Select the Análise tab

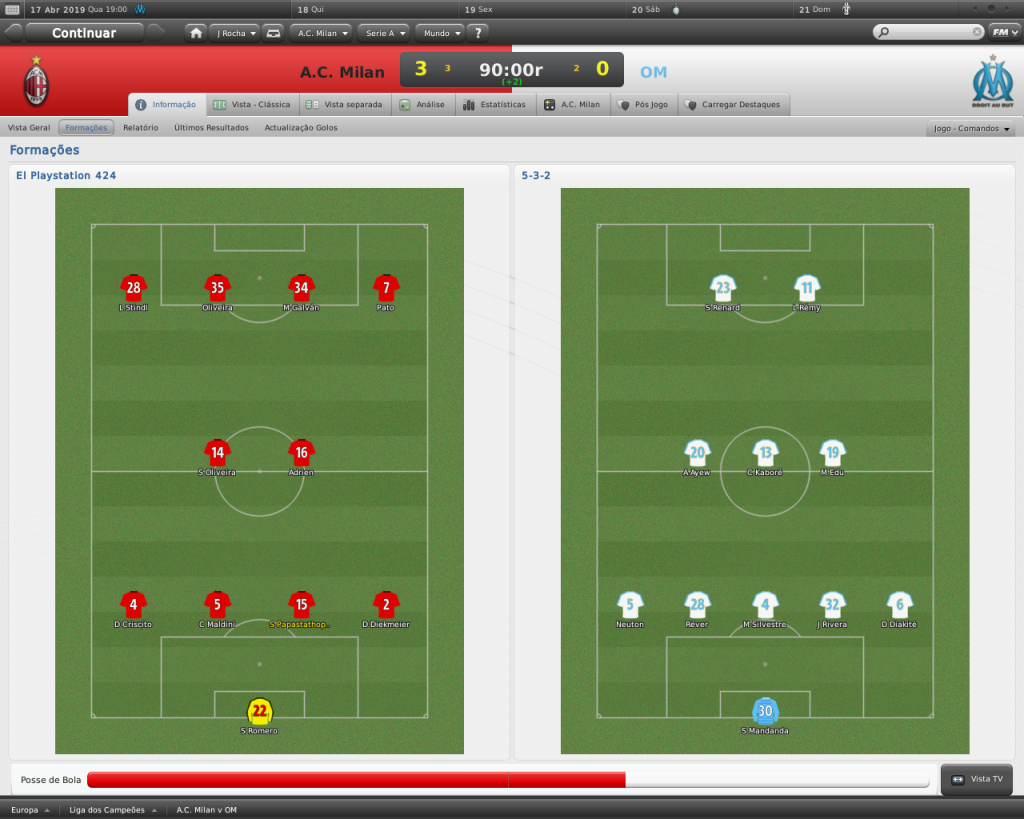pyautogui.click(x=426, y=104)
